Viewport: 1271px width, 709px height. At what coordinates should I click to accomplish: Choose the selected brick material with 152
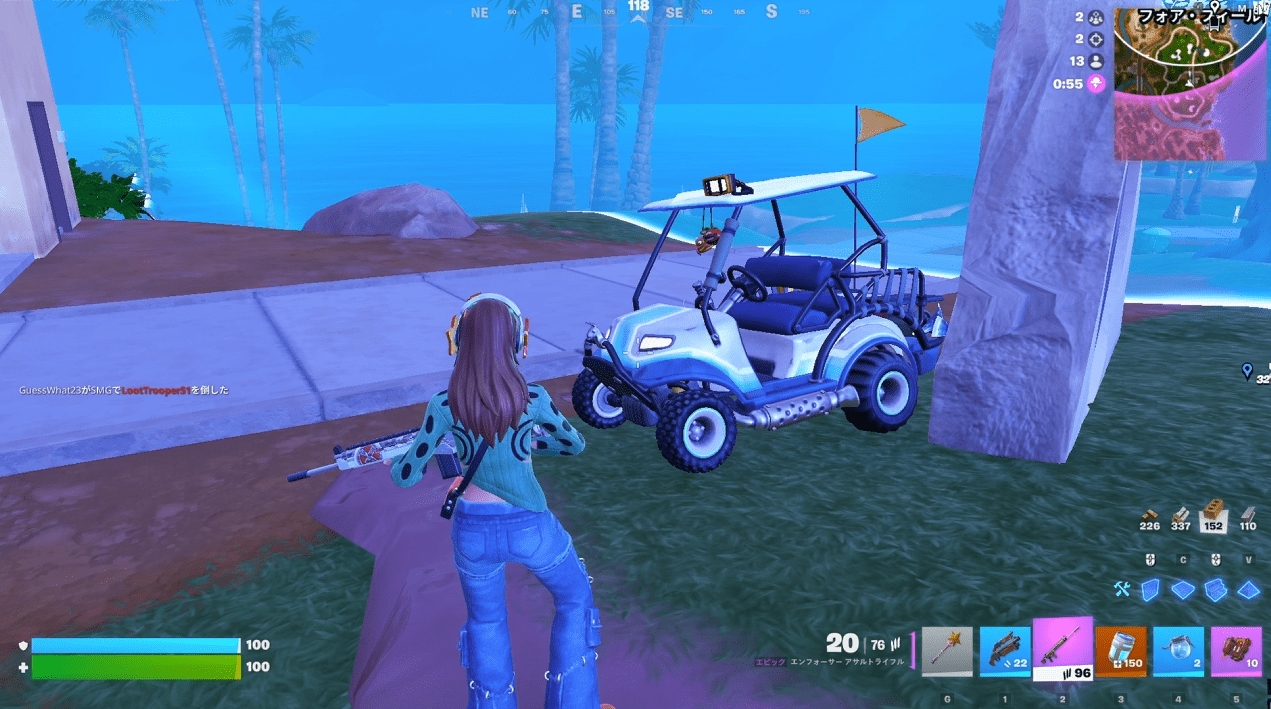click(x=1214, y=514)
